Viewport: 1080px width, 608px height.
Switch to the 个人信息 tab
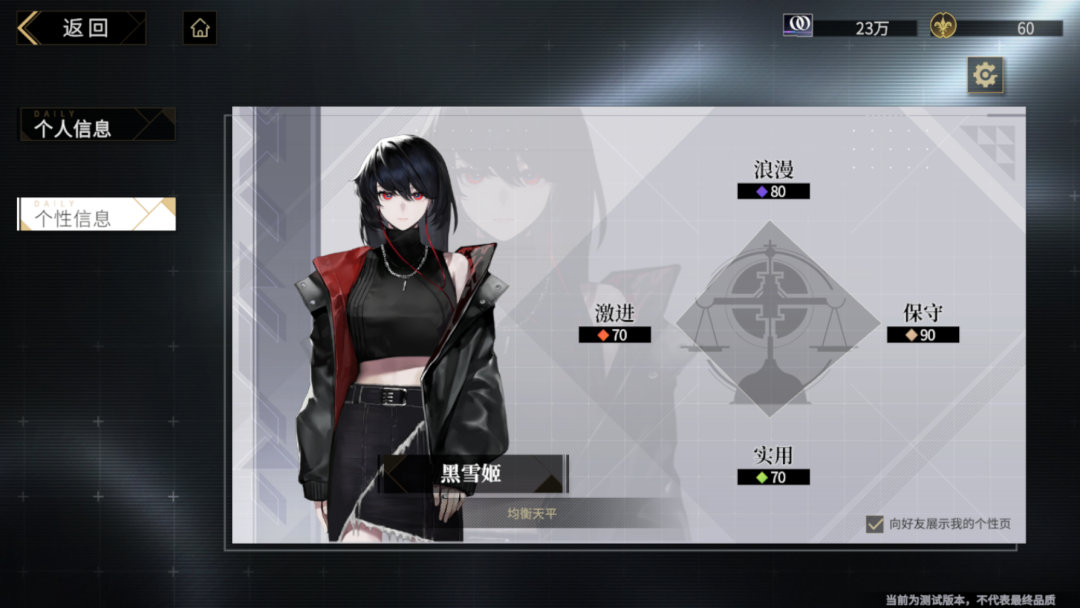[x=97, y=126]
